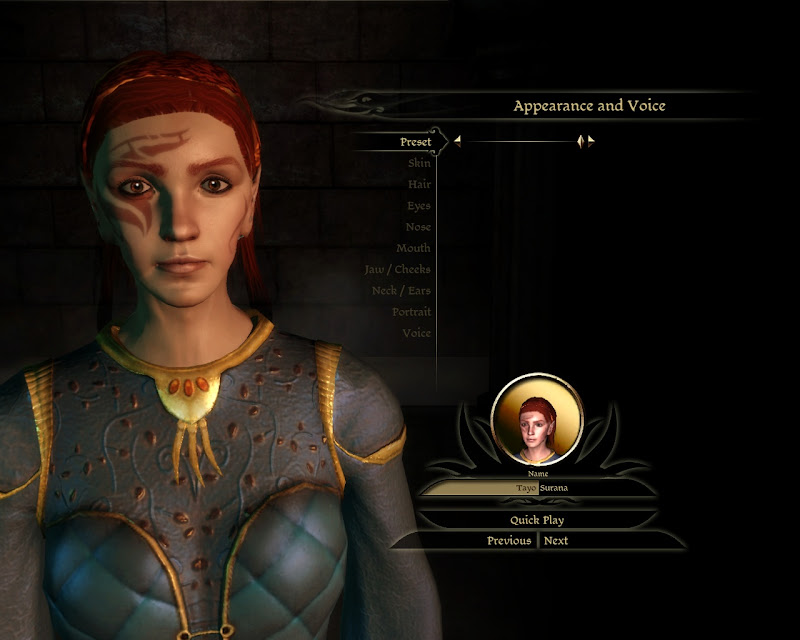Choose the Portrait category
The width and height of the screenshot is (800, 640).
point(411,312)
